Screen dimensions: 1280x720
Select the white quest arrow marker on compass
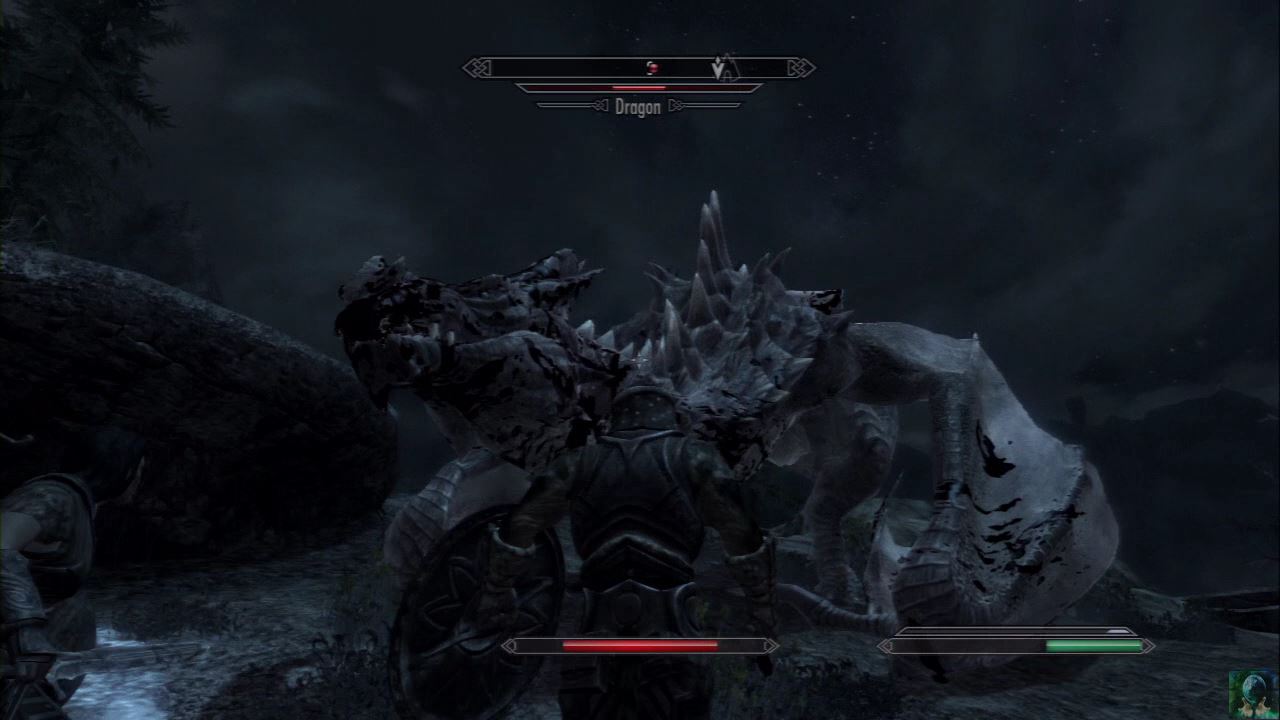tap(717, 69)
